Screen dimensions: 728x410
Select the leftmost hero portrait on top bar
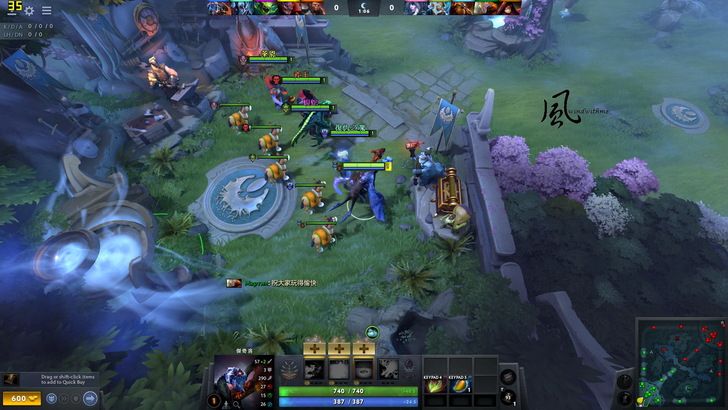tap(218, 8)
